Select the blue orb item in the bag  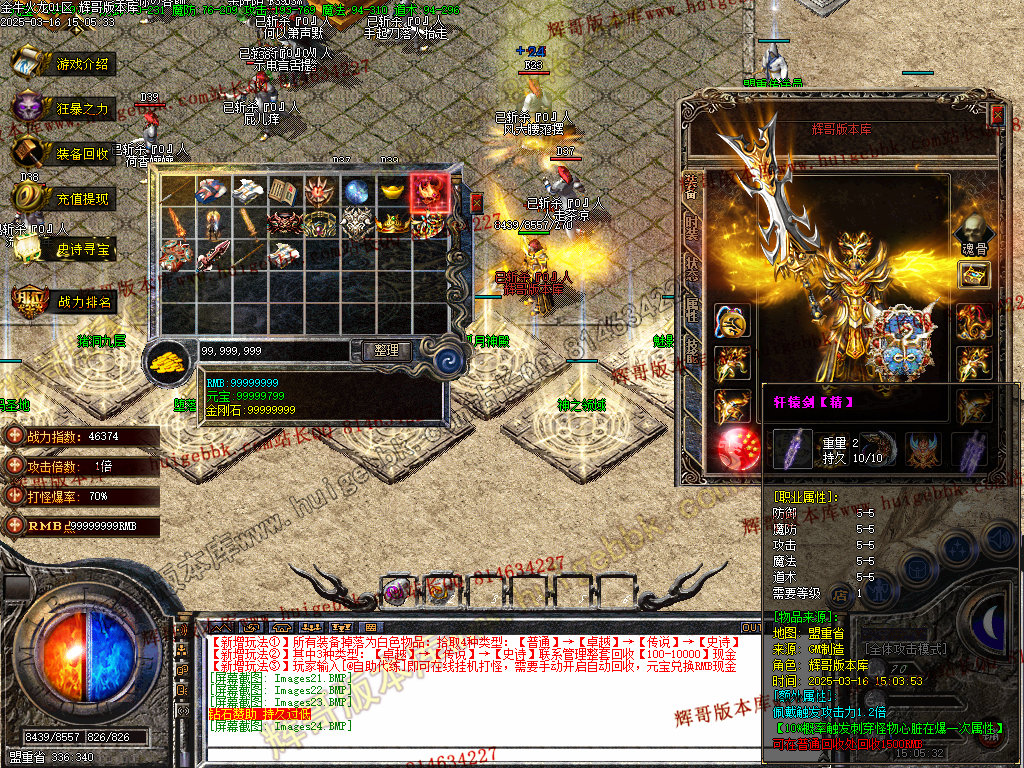pos(355,190)
